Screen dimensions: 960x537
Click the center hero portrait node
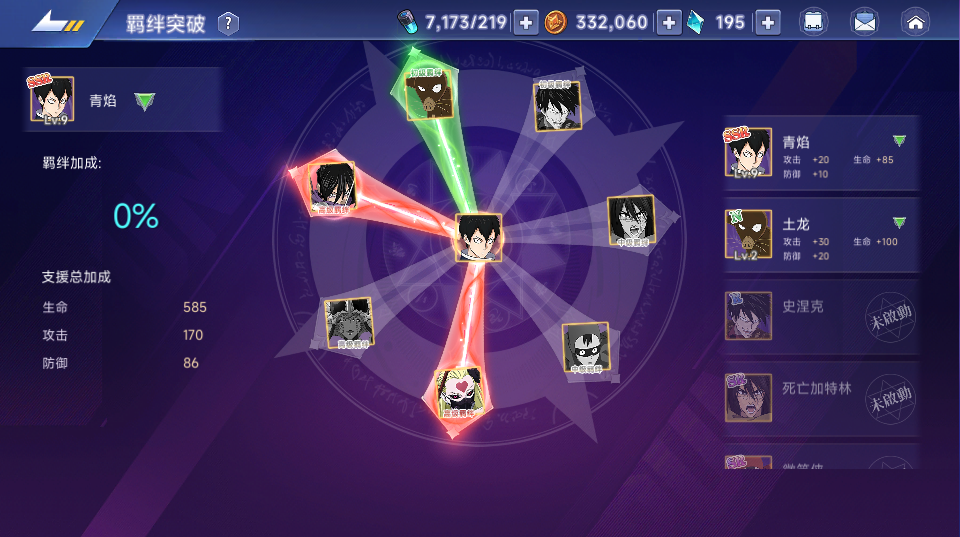tap(479, 238)
